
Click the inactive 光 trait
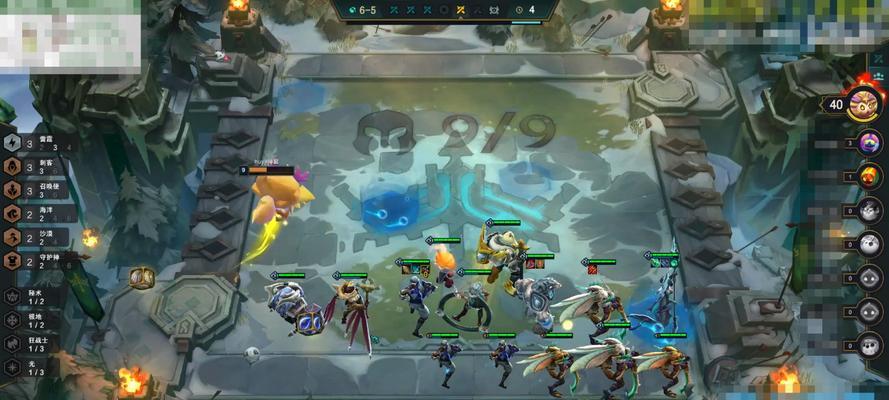(x=30, y=366)
